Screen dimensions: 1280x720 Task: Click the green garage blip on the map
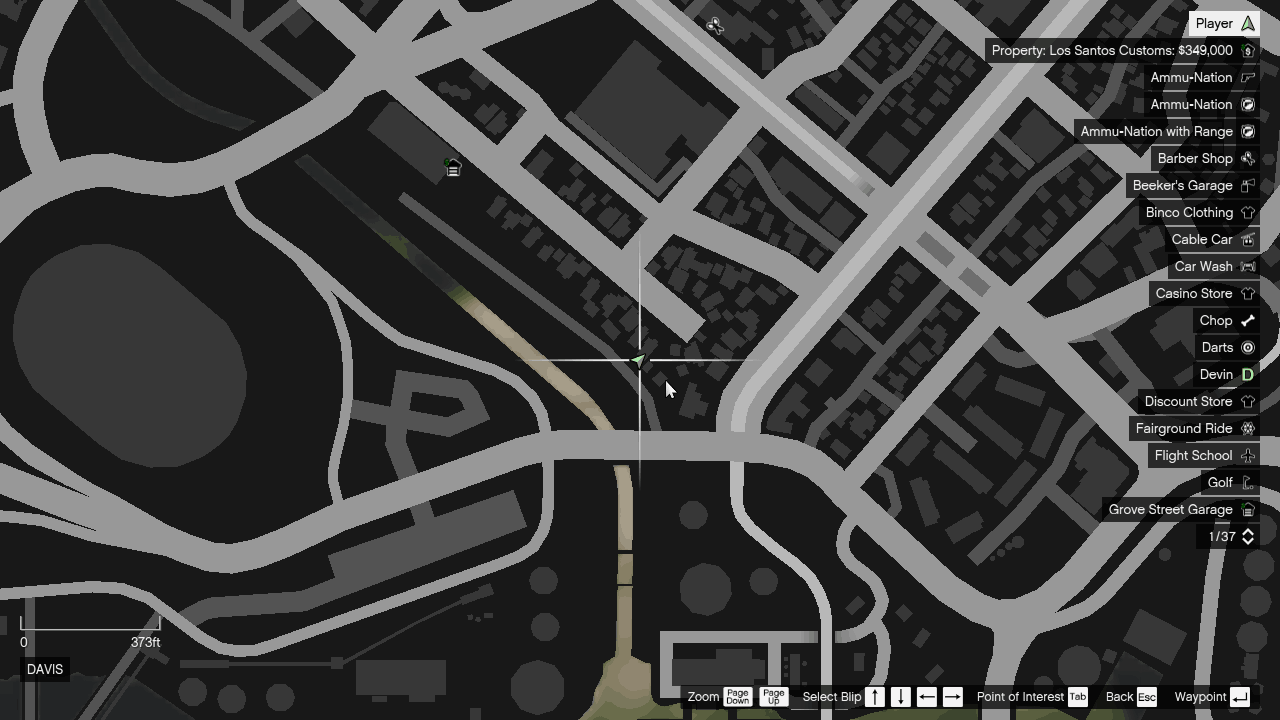coord(452,167)
